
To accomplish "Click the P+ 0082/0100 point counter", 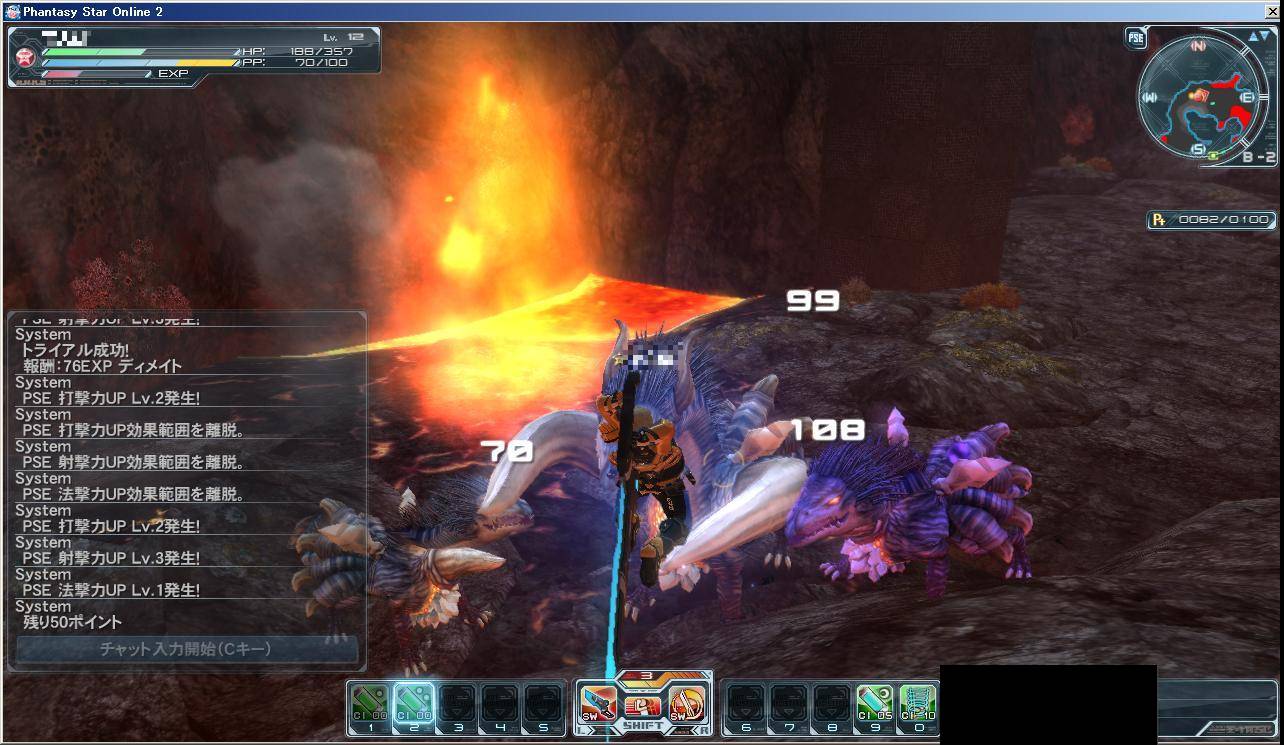I will [x=1211, y=220].
